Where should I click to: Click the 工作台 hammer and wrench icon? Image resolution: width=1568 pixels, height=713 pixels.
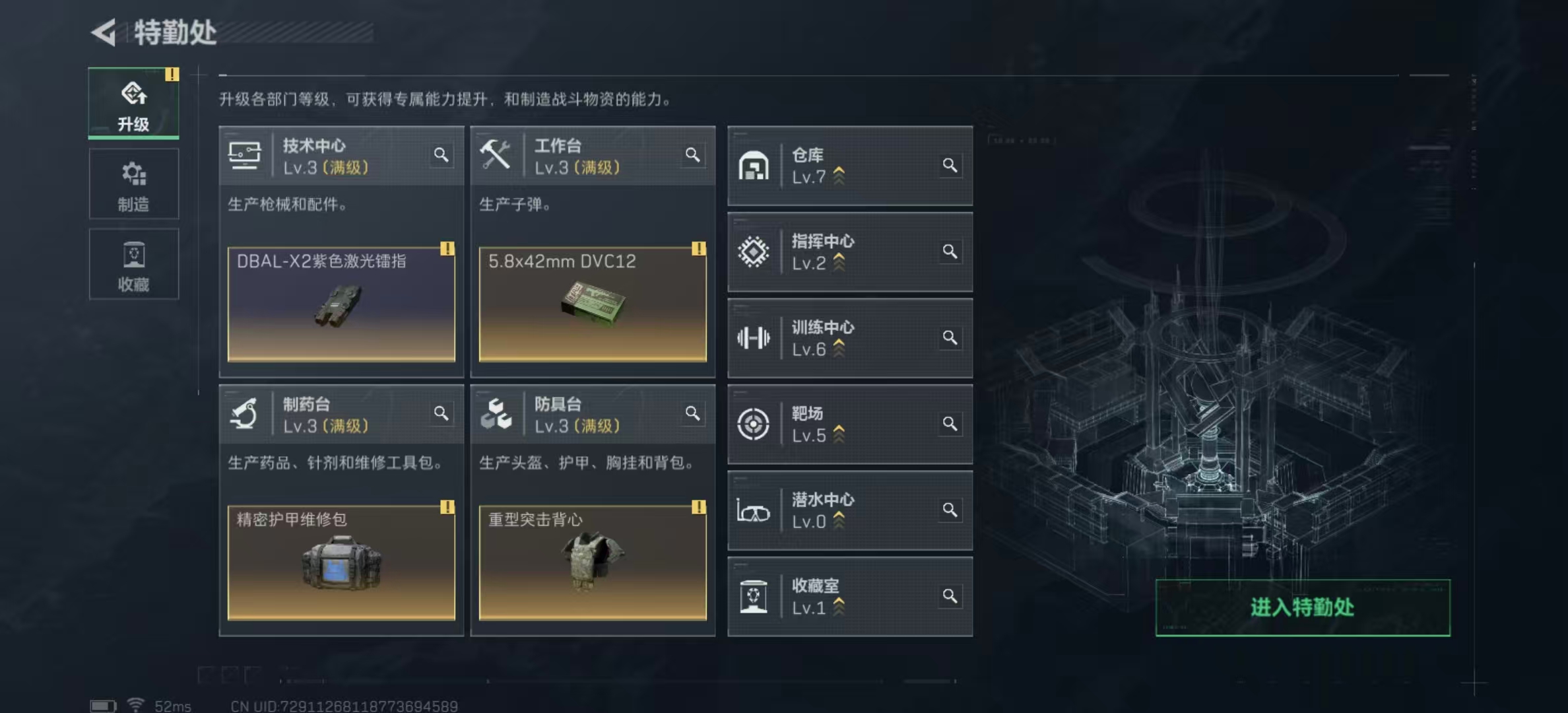(x=497, y=153)
